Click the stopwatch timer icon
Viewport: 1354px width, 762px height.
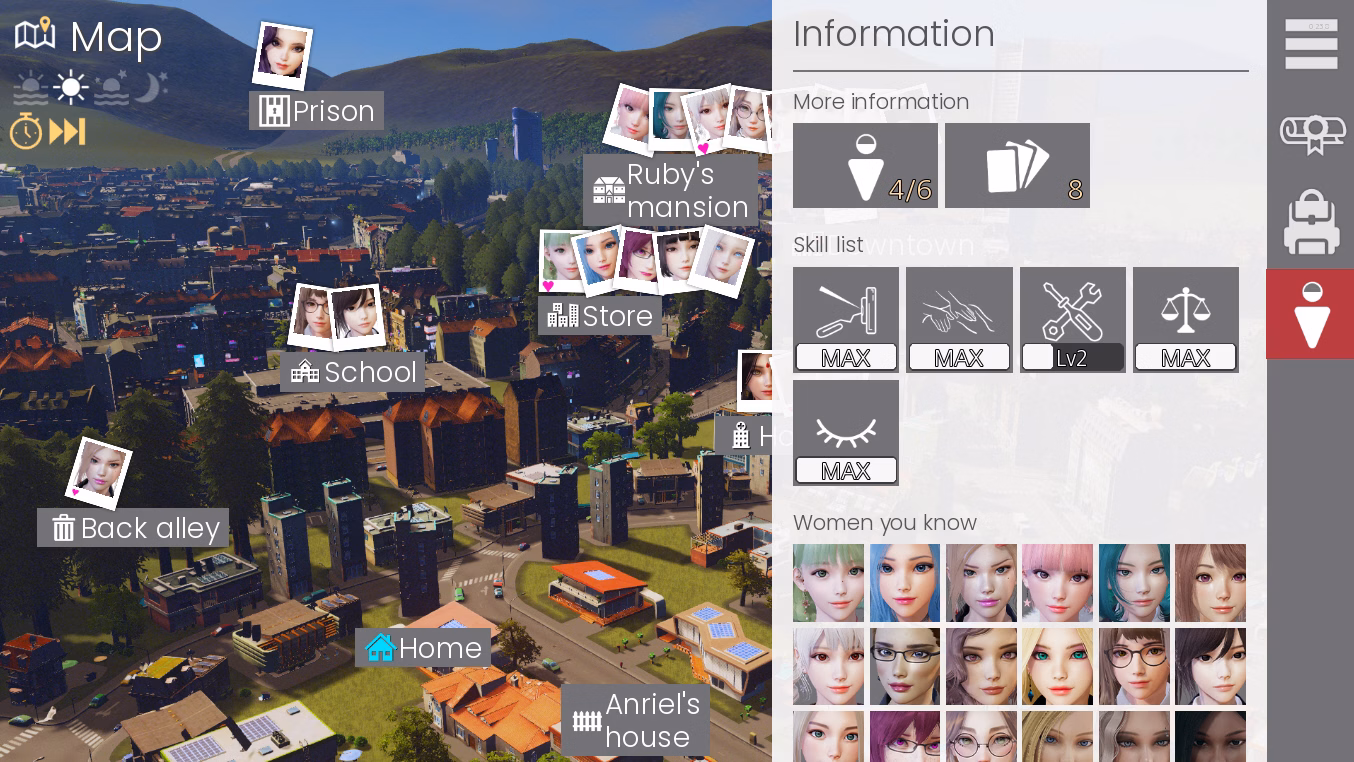pyautogui.click(x=26, y=131)
